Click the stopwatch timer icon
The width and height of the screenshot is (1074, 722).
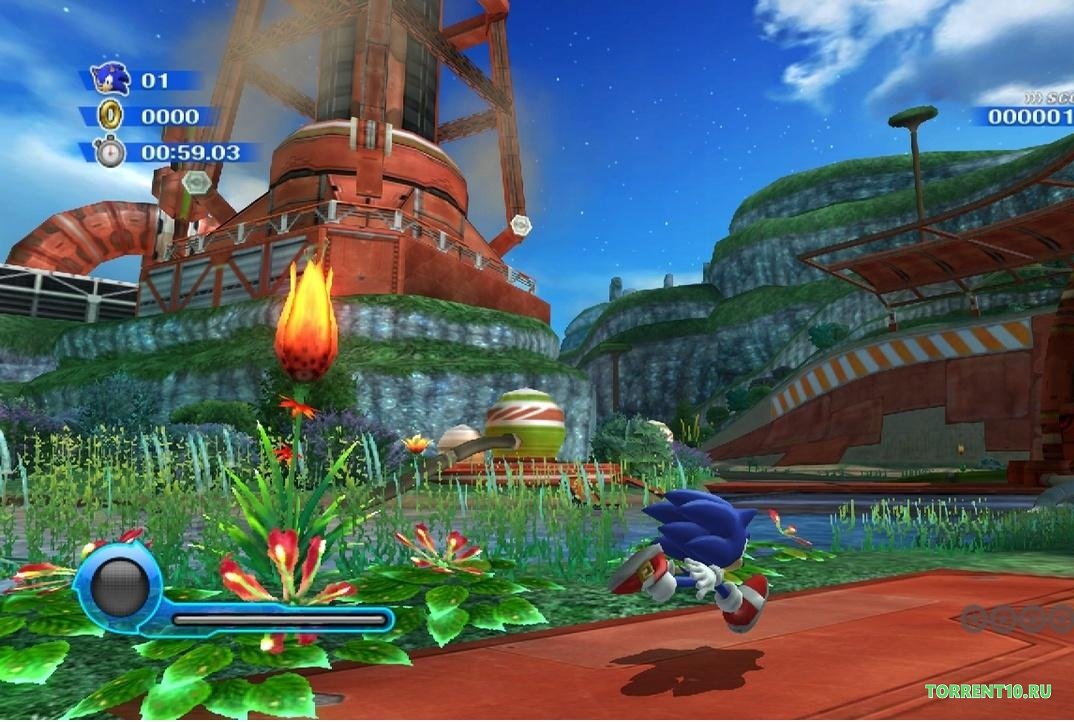click(109, 152)
